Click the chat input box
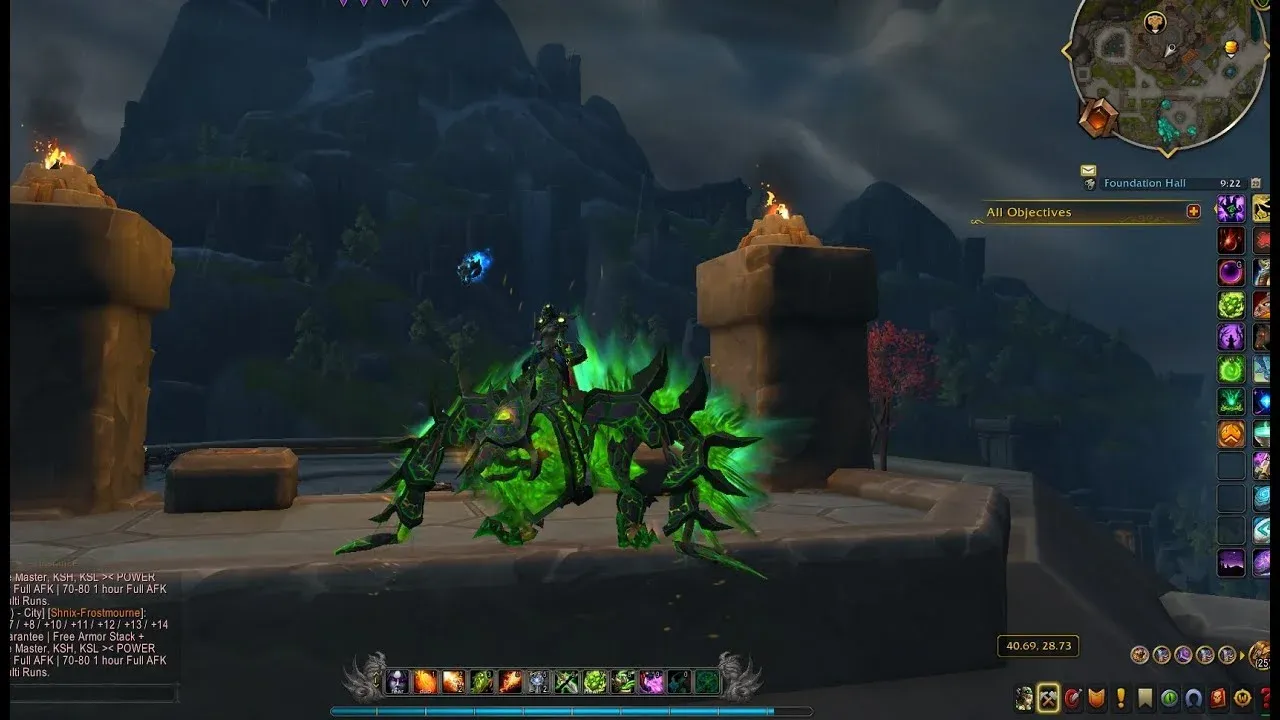1280x720 pixels. click(x=92, y=692)
